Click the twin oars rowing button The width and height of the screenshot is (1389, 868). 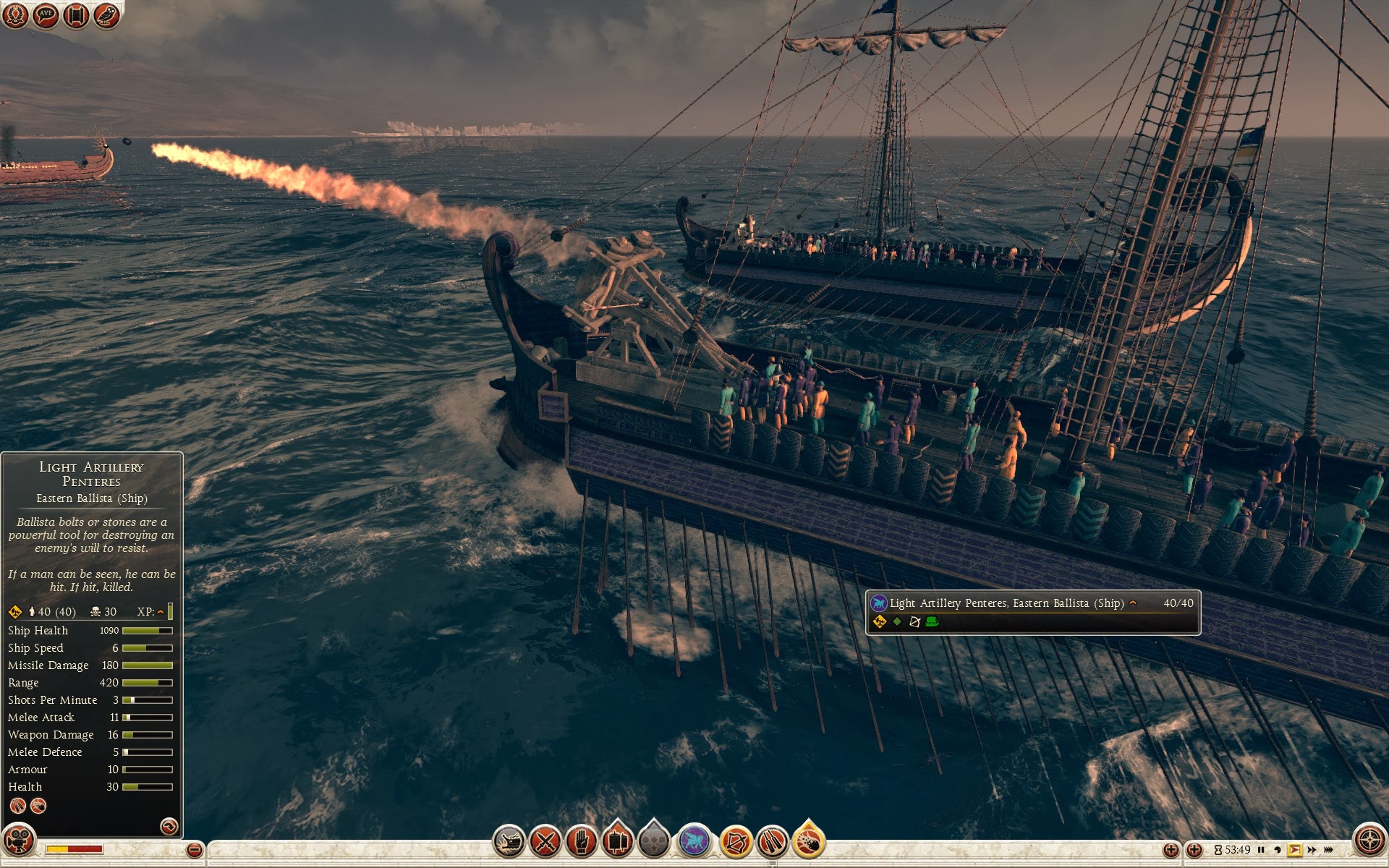pyautogui.click(x=772, y=842)
